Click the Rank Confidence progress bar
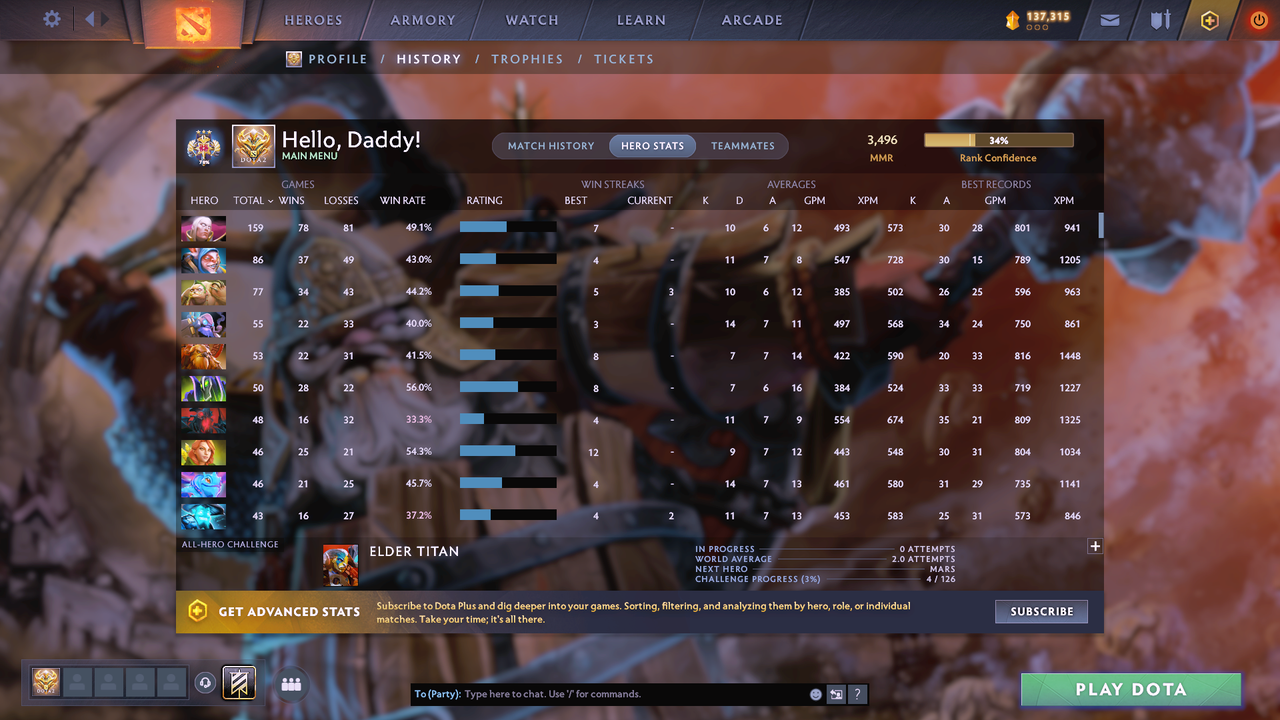Screen dimensions: 1280x720 pyautogui.click(x=998, y=139)
